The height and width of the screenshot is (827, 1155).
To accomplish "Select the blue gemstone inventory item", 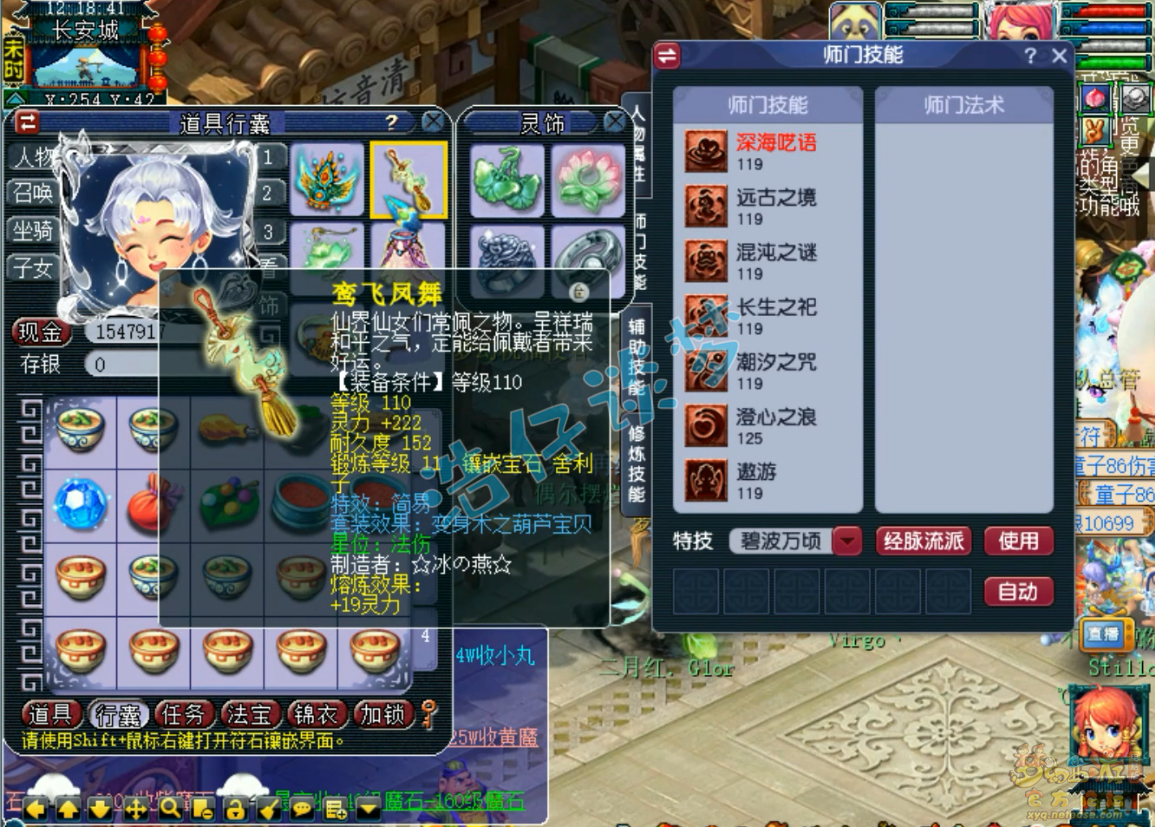I will click(81, 502).
